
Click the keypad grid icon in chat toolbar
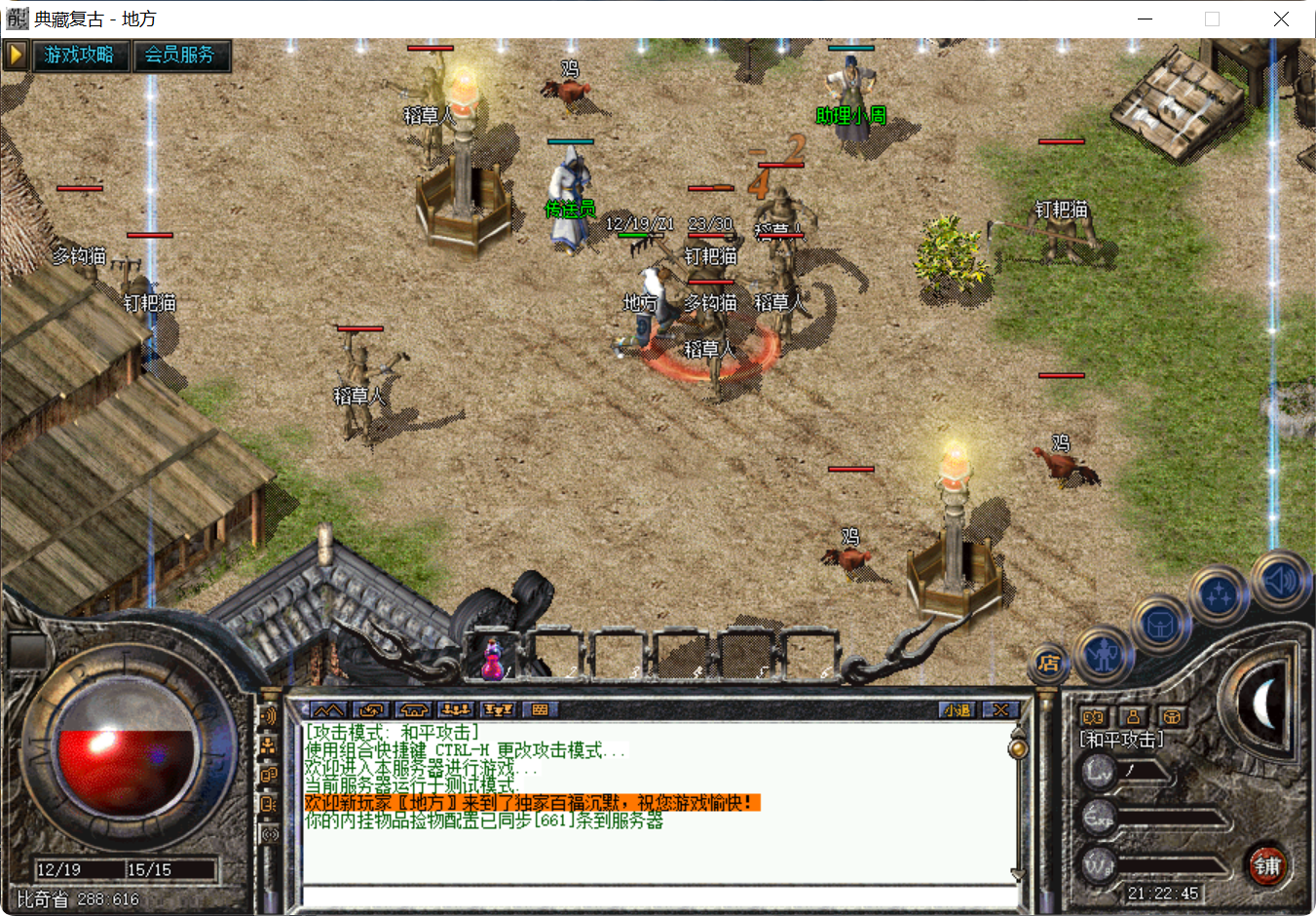[x=540, y=709]
